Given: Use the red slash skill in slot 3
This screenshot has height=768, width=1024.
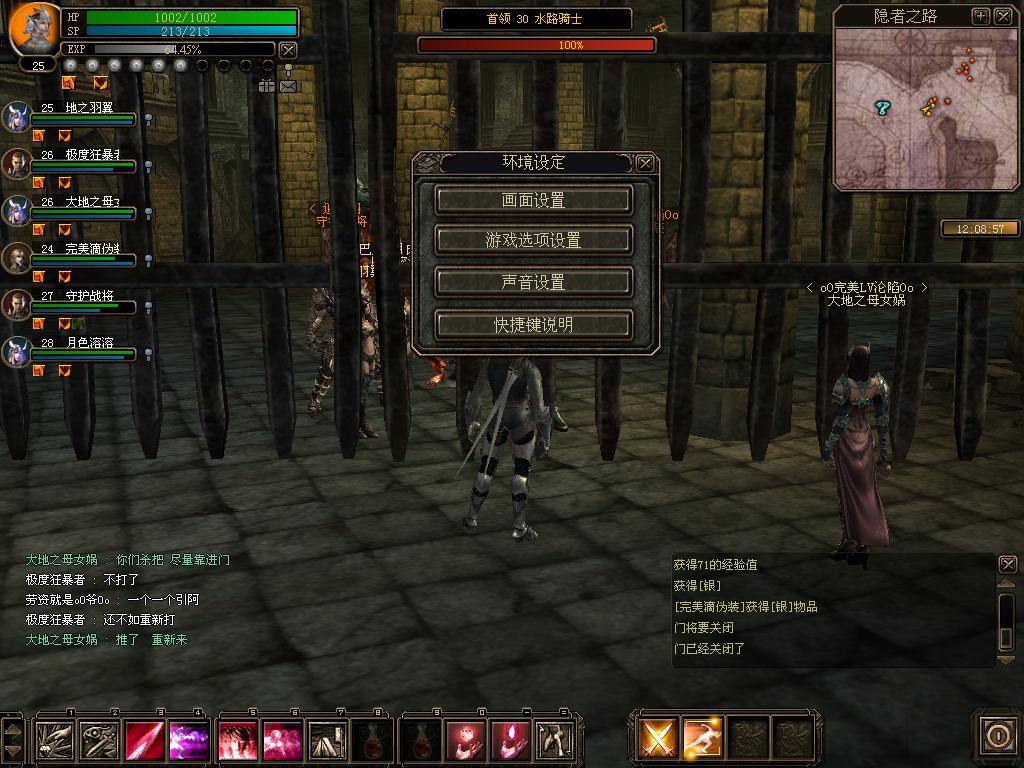Looking at the screenshot, I should [x=145, y=741].
